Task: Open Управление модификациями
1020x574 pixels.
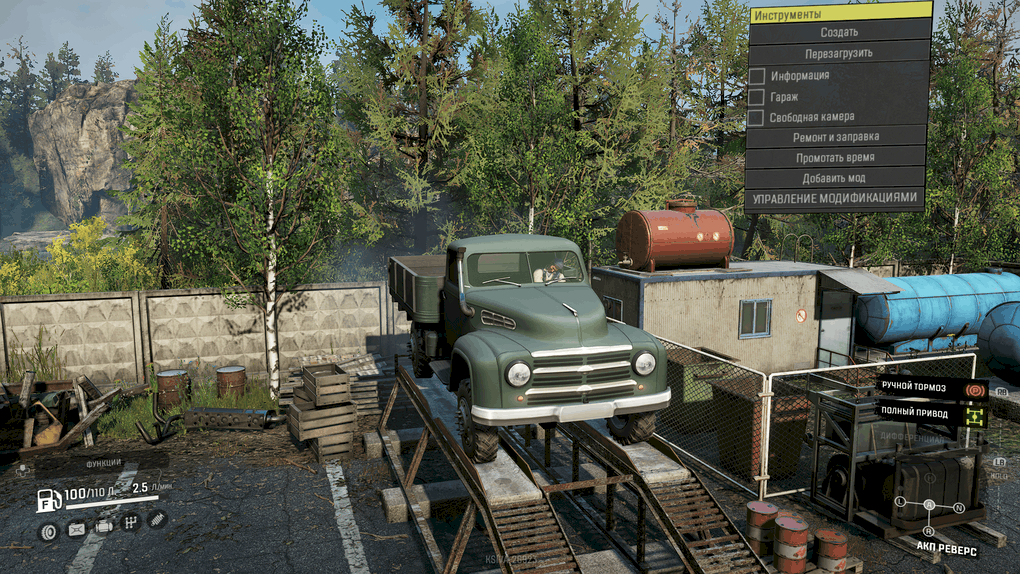Action: [836, 198]
